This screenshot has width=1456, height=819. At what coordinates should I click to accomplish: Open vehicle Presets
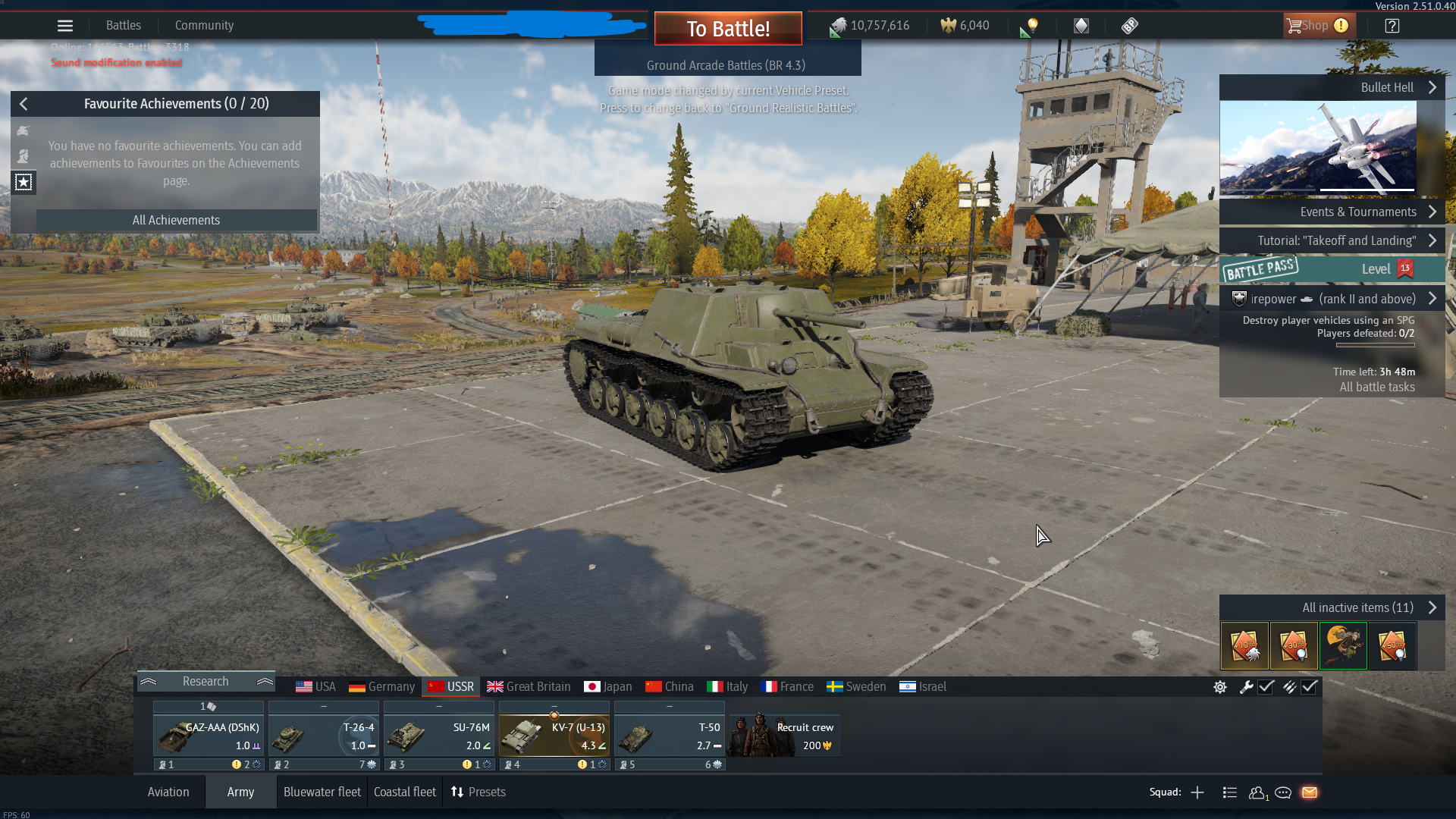point(479,792)
